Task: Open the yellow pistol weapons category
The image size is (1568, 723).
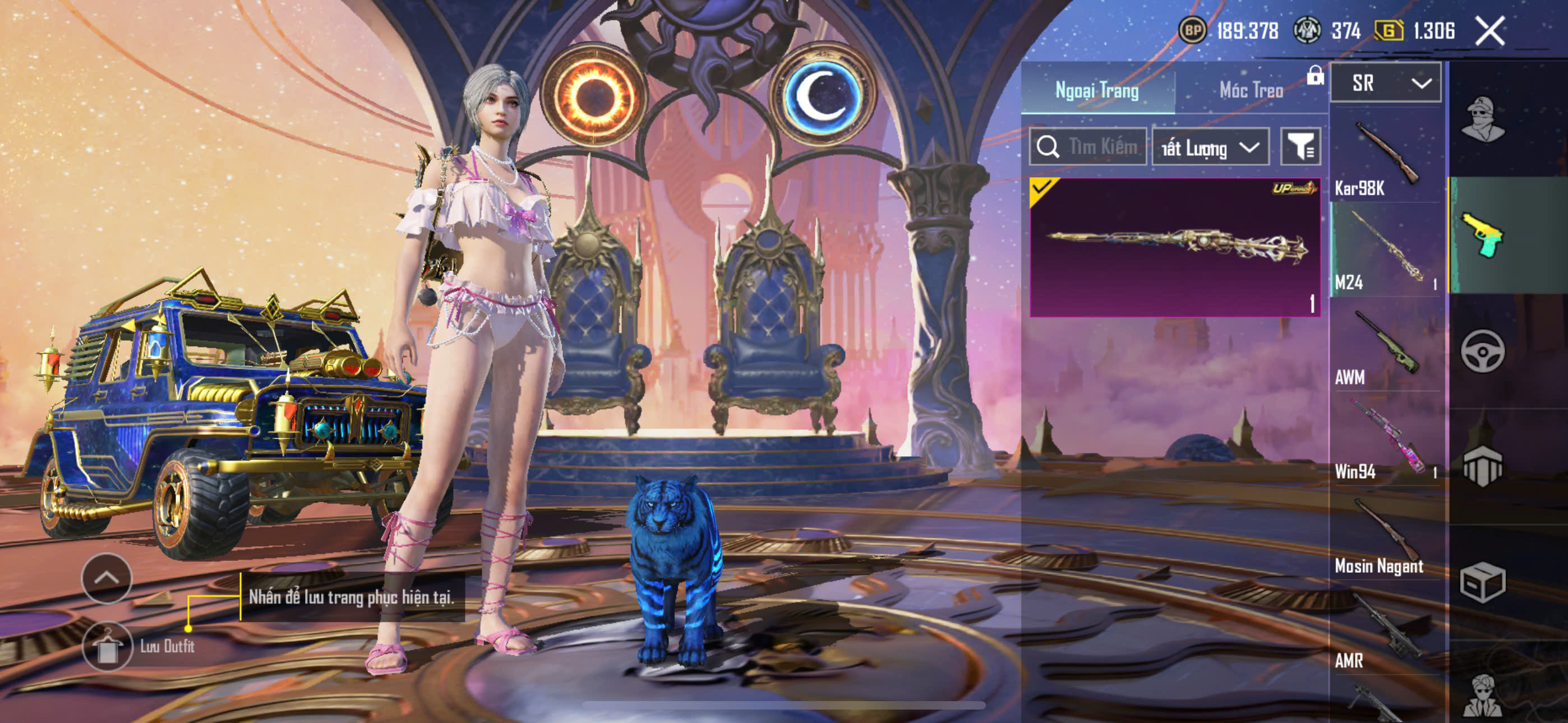Action: 1483,235
